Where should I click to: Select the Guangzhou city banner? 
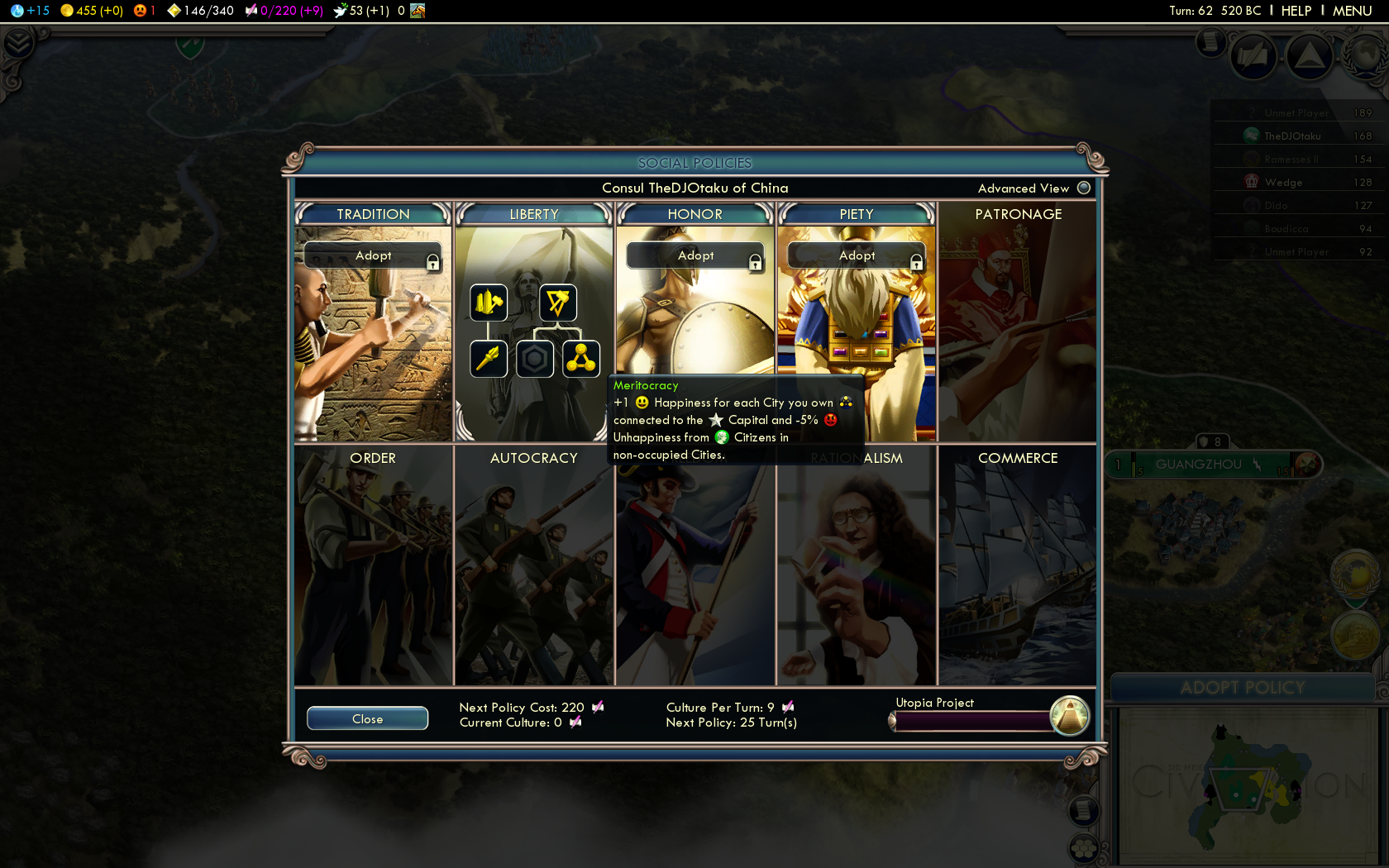pos(1198,465)
